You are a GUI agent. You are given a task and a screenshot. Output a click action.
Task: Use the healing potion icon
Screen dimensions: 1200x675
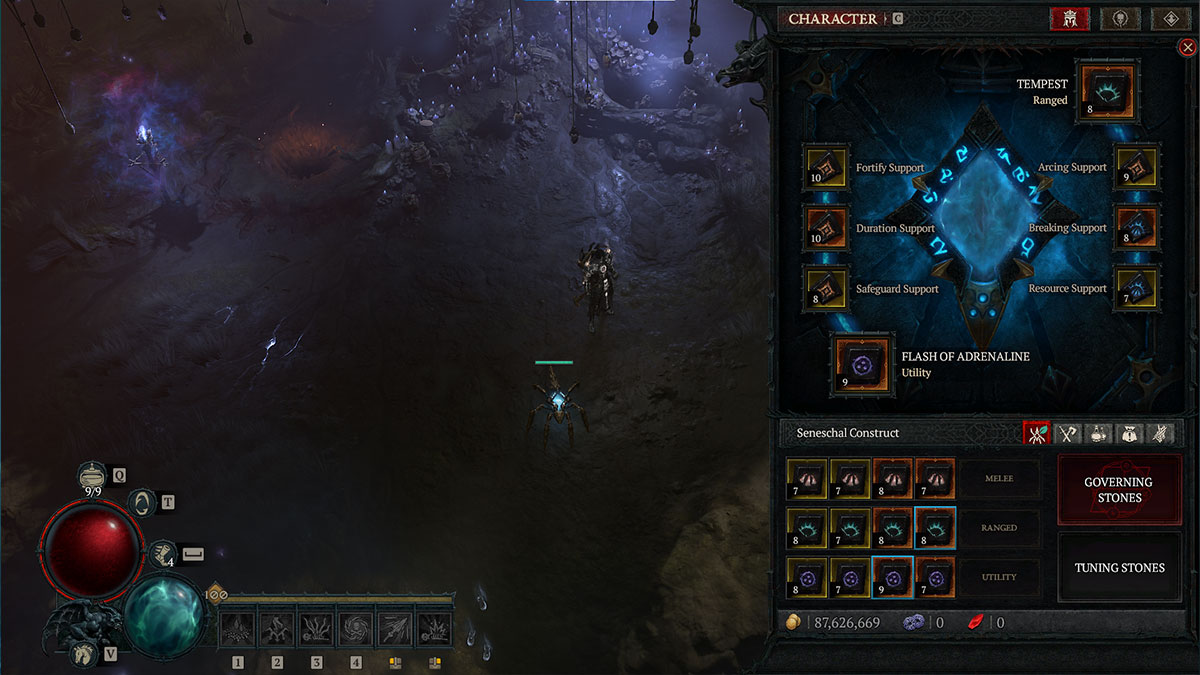93,476
